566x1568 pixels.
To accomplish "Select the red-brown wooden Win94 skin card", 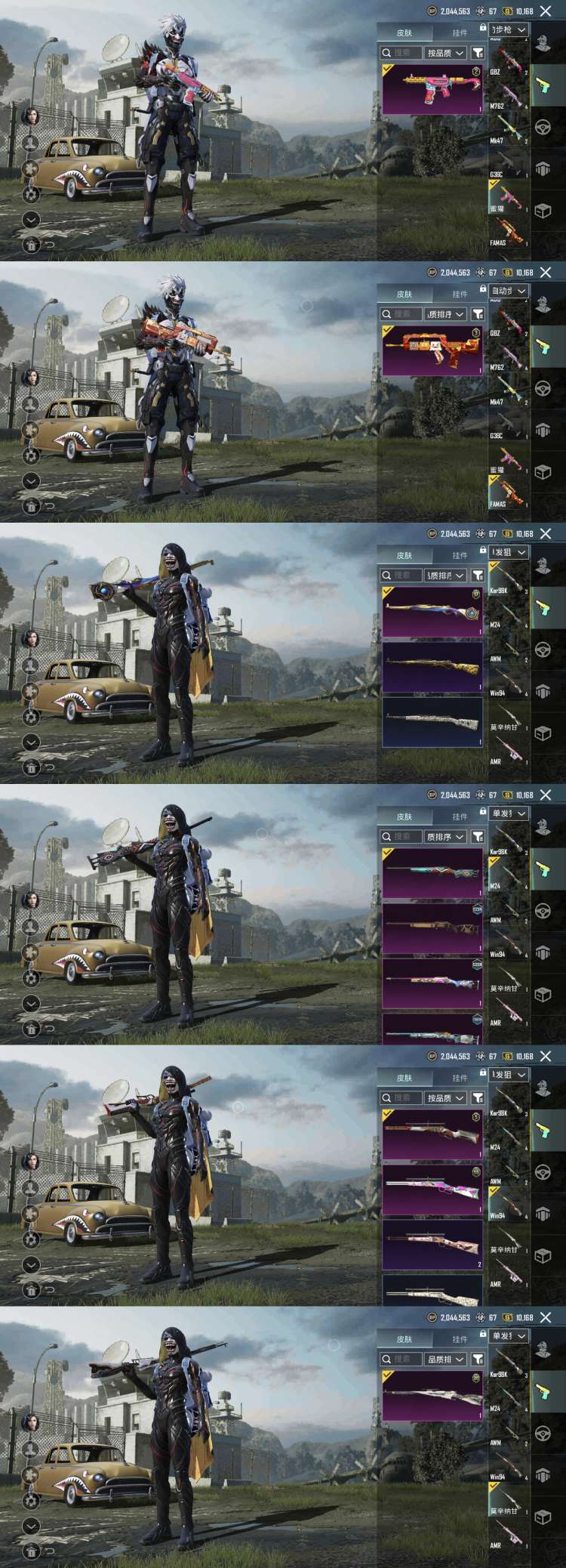I will (432, 1134).
